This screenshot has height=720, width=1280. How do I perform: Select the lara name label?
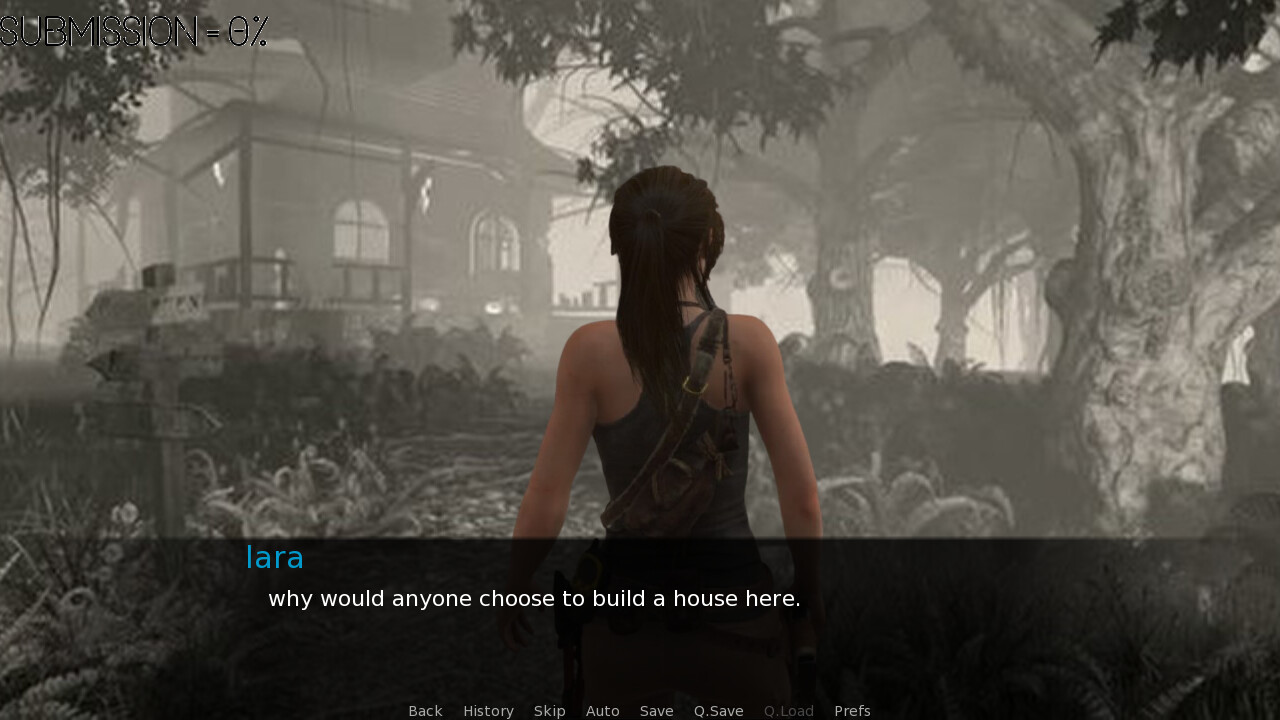point(275,557)
